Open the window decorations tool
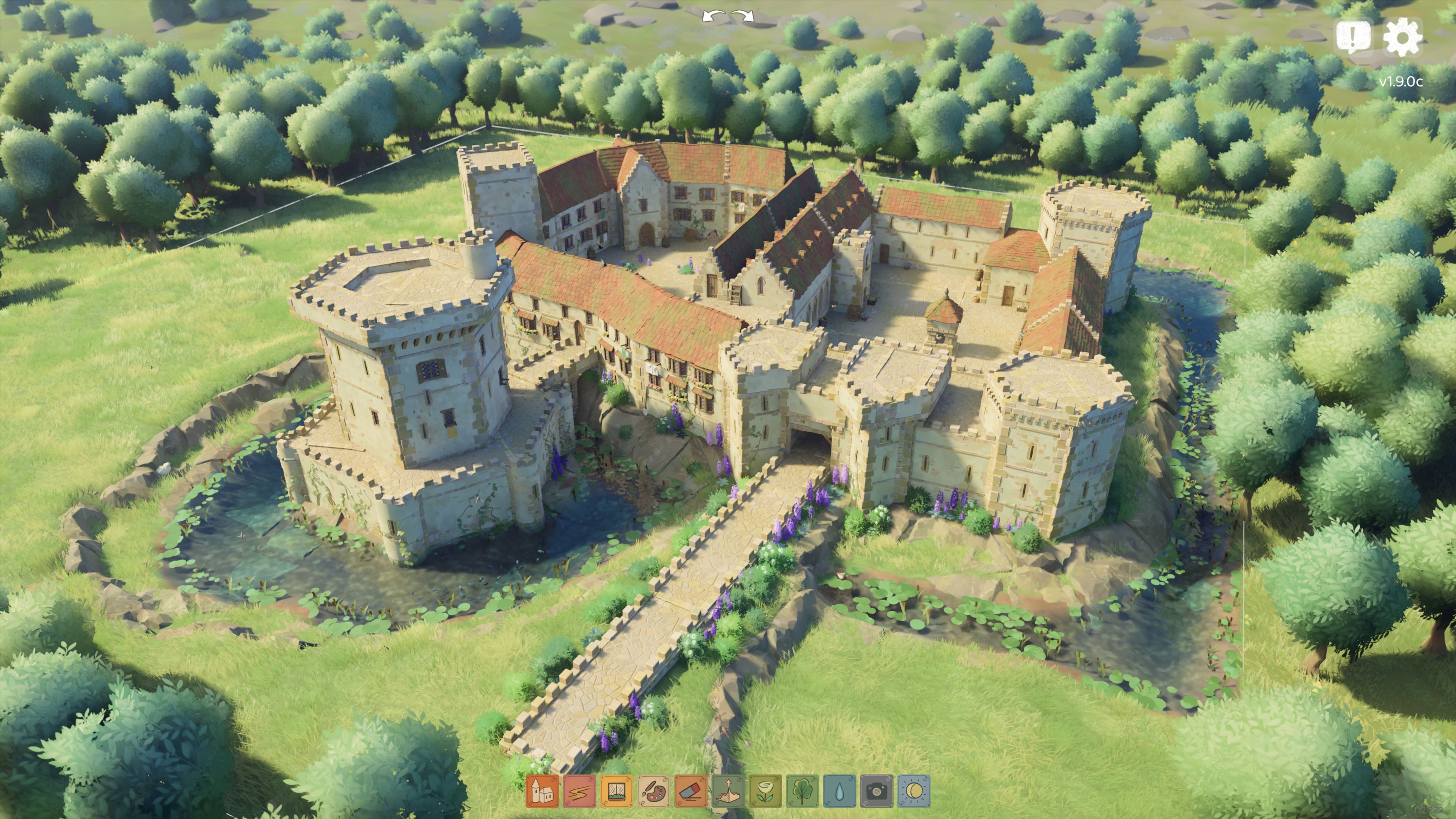 [617, 790]
